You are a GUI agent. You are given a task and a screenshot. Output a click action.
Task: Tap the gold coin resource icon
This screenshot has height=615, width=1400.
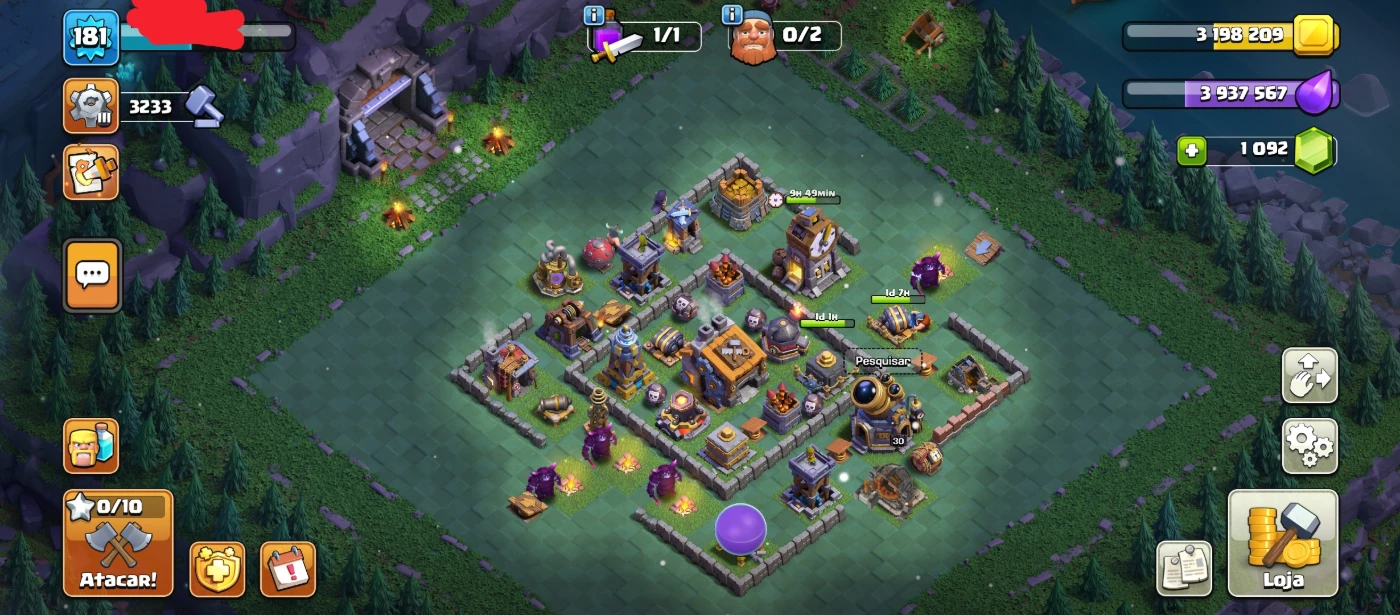point(1315,36)
